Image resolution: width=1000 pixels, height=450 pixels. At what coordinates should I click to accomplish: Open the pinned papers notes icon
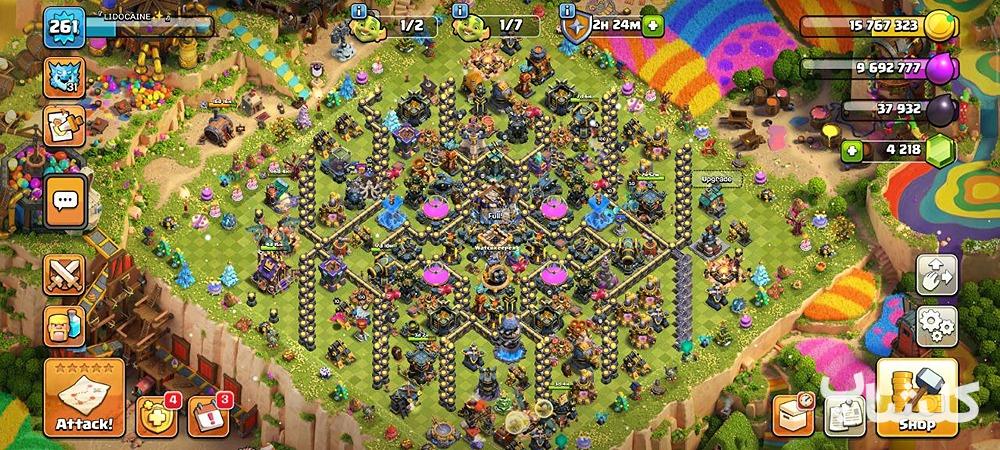(843, 412)
